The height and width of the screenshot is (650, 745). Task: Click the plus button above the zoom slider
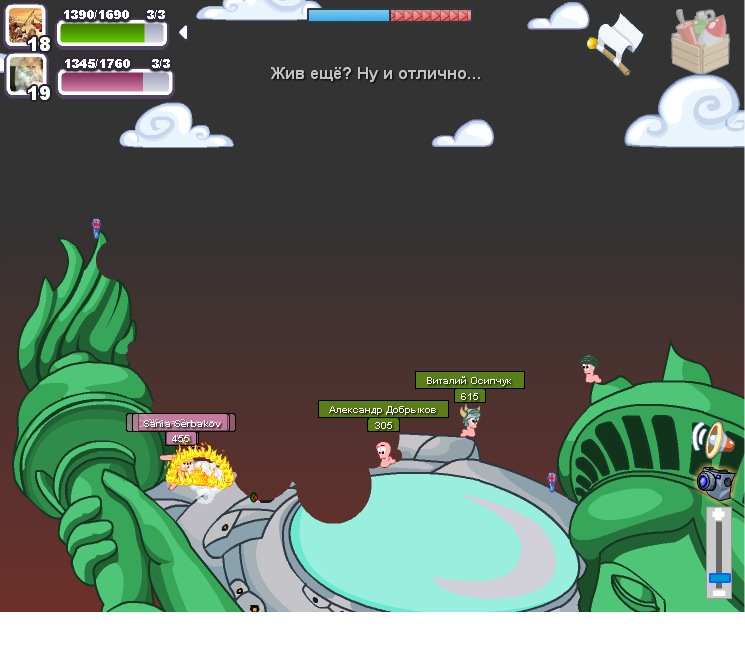point(718,515)
